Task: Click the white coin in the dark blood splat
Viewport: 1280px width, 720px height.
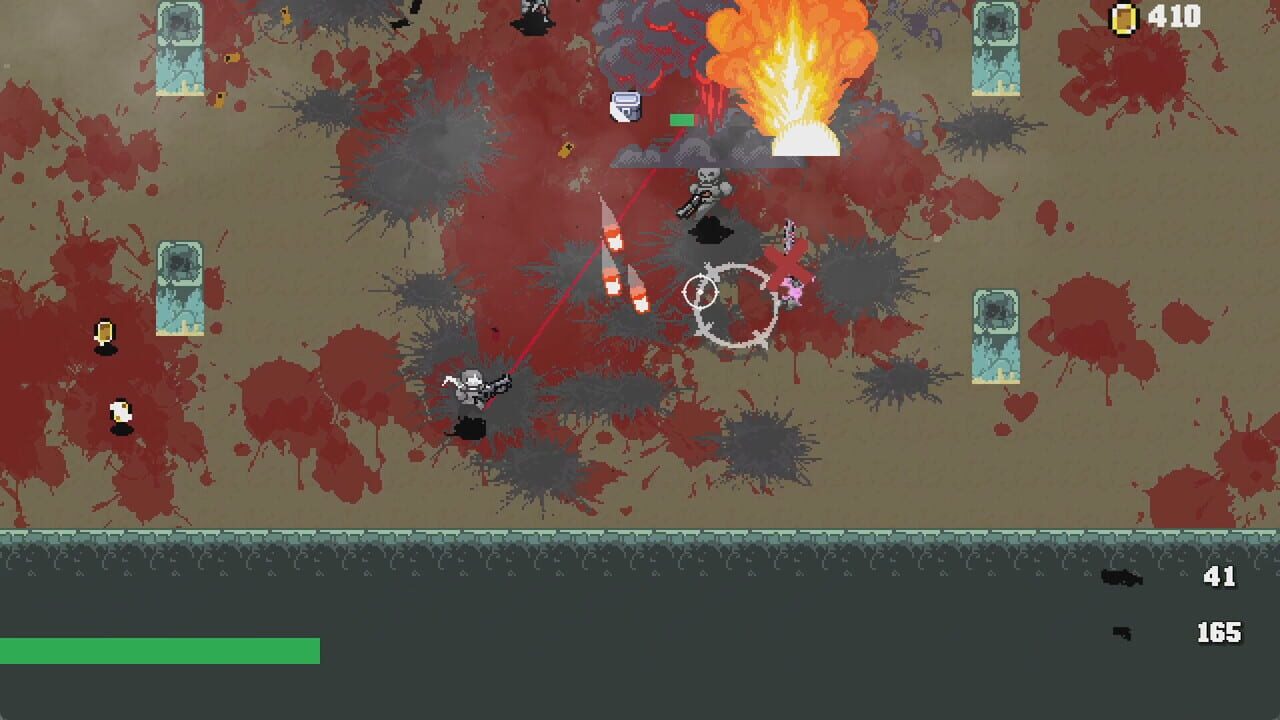Action: coord(119,411)
